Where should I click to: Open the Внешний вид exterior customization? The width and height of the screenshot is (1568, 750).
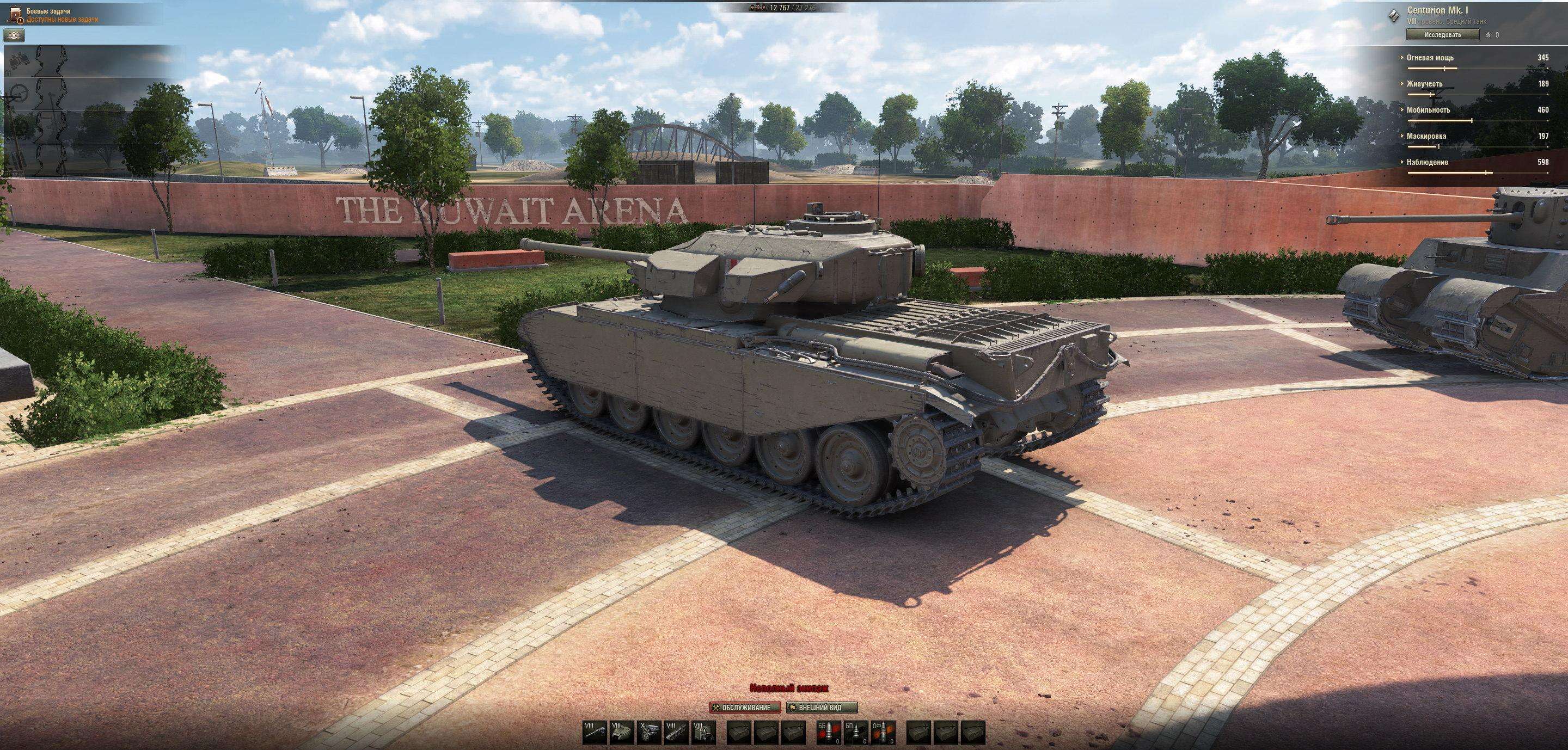822,708
